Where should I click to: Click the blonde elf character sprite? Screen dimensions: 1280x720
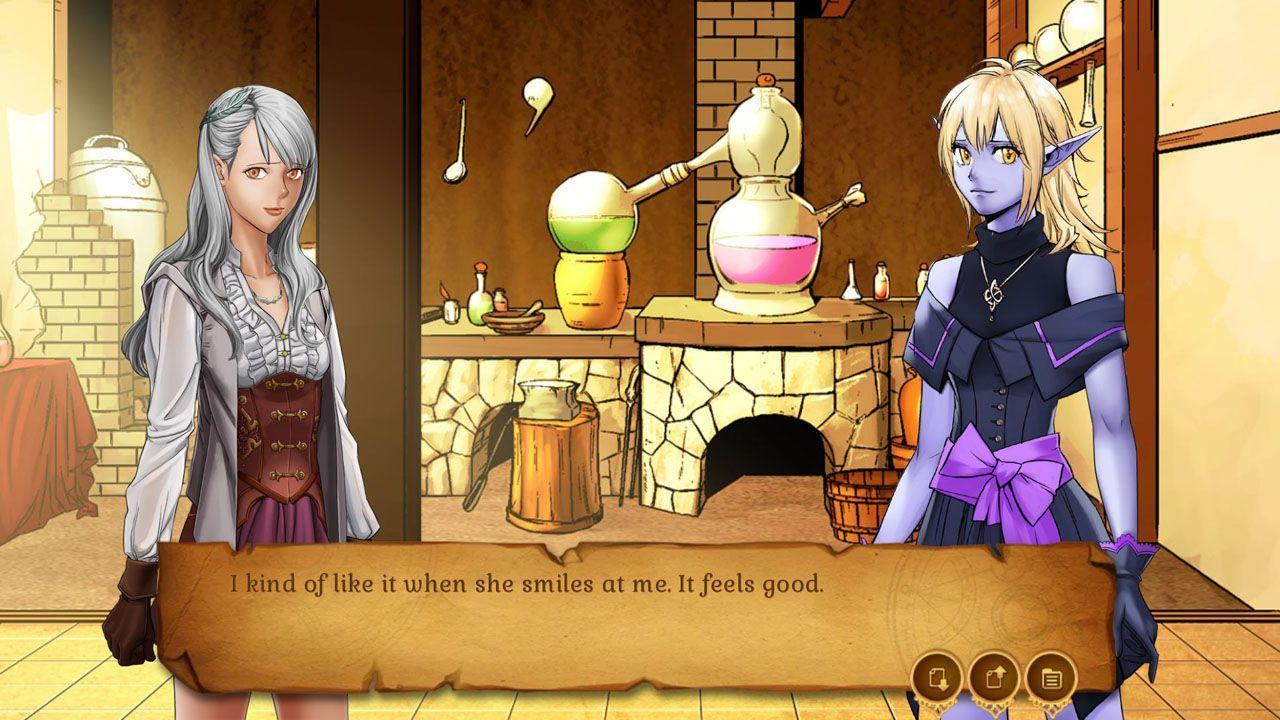pyautogui.click(x=1000, y=300)
